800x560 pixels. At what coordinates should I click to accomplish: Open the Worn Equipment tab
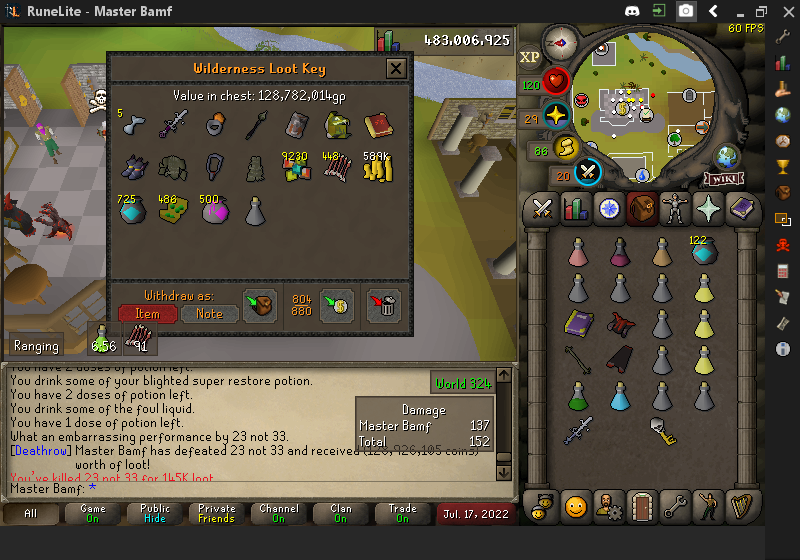[674, 209]
